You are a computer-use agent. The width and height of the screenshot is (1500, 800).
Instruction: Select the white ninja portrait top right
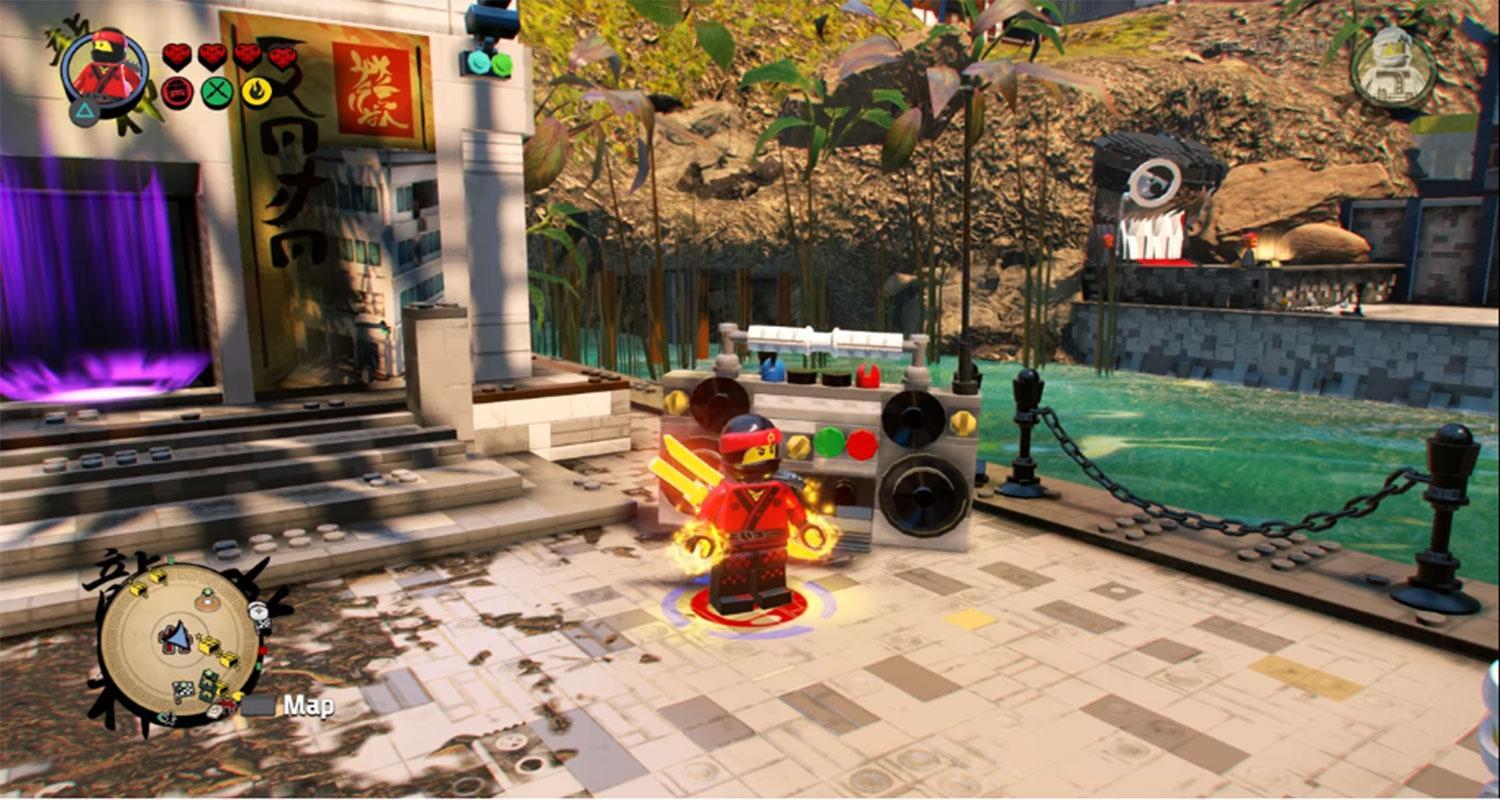click(1392, 68)
